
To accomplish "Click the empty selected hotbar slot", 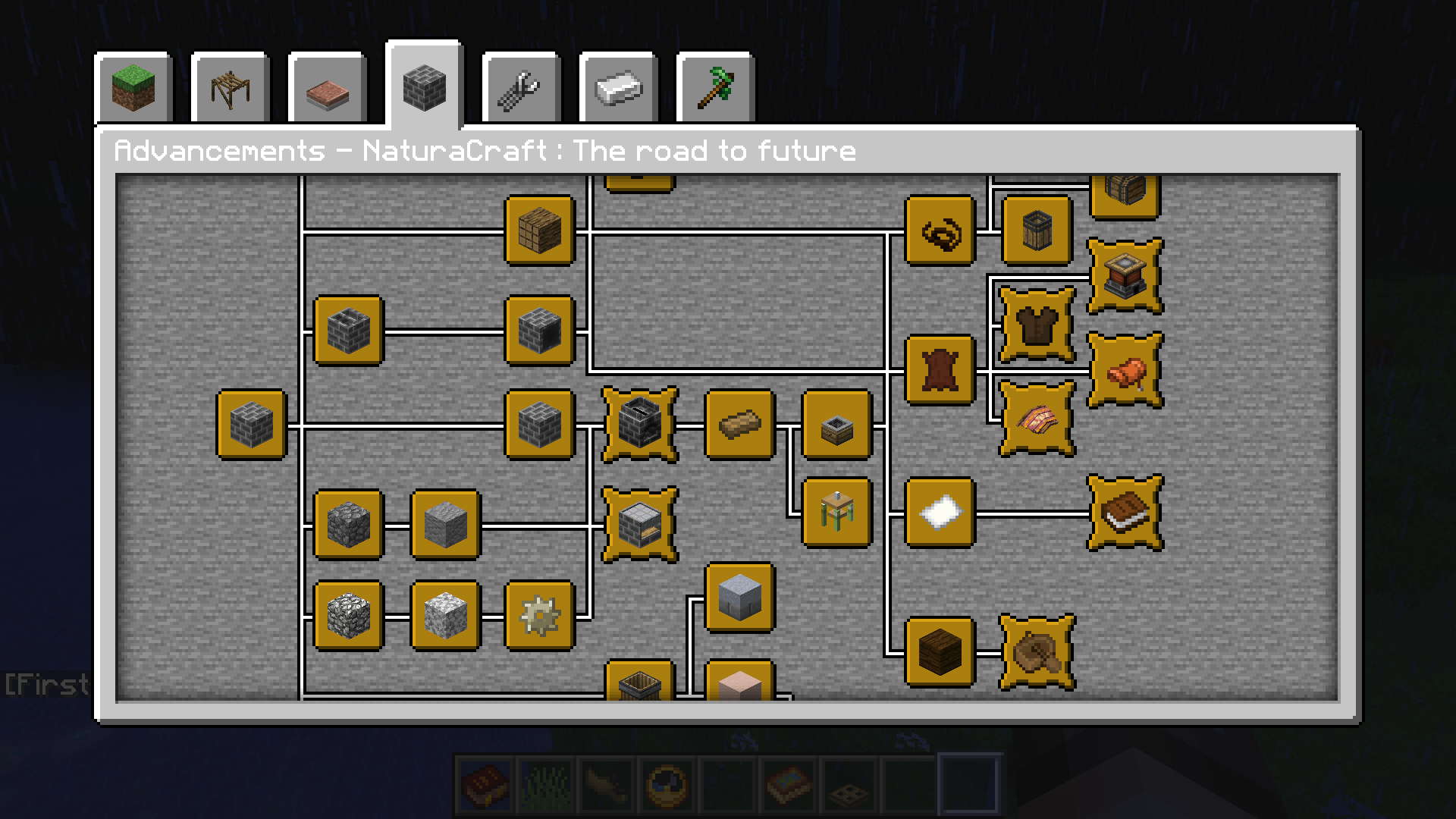I will [968, 783].
